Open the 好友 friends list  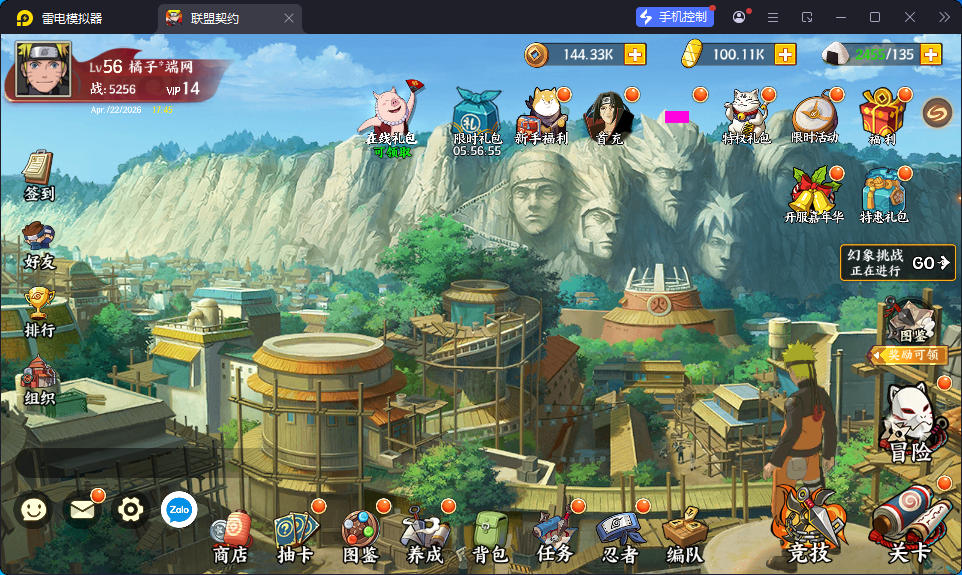pos(39,245)
